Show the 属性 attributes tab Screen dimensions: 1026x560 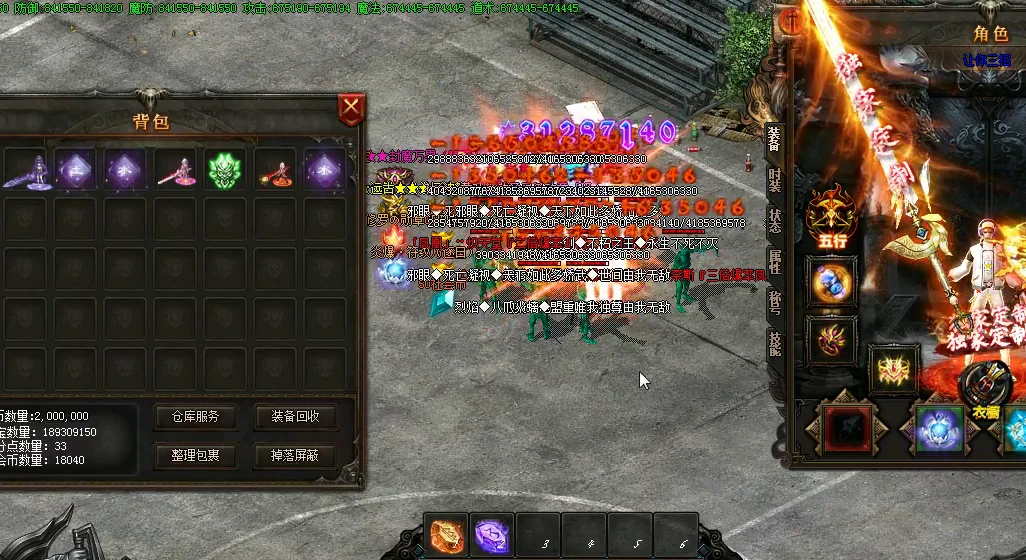point(774,262)
